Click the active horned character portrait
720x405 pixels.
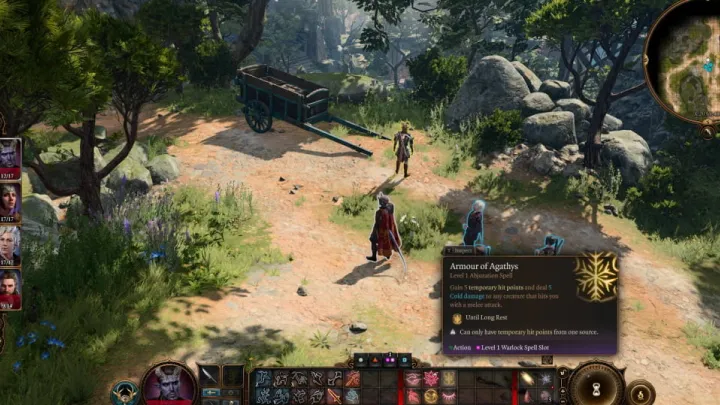(168, 385)
